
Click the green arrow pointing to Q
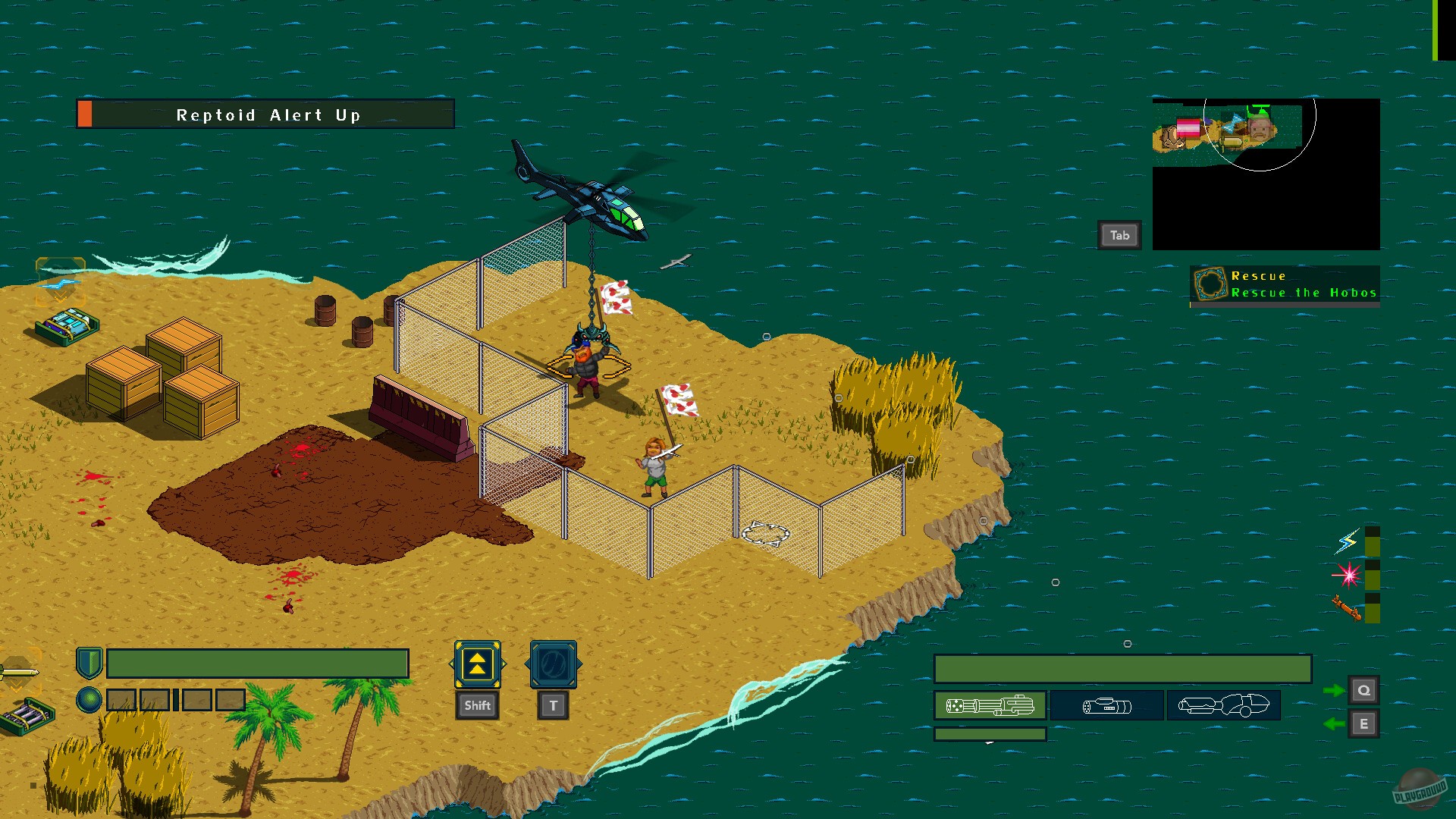click(x=1332, y=690)
